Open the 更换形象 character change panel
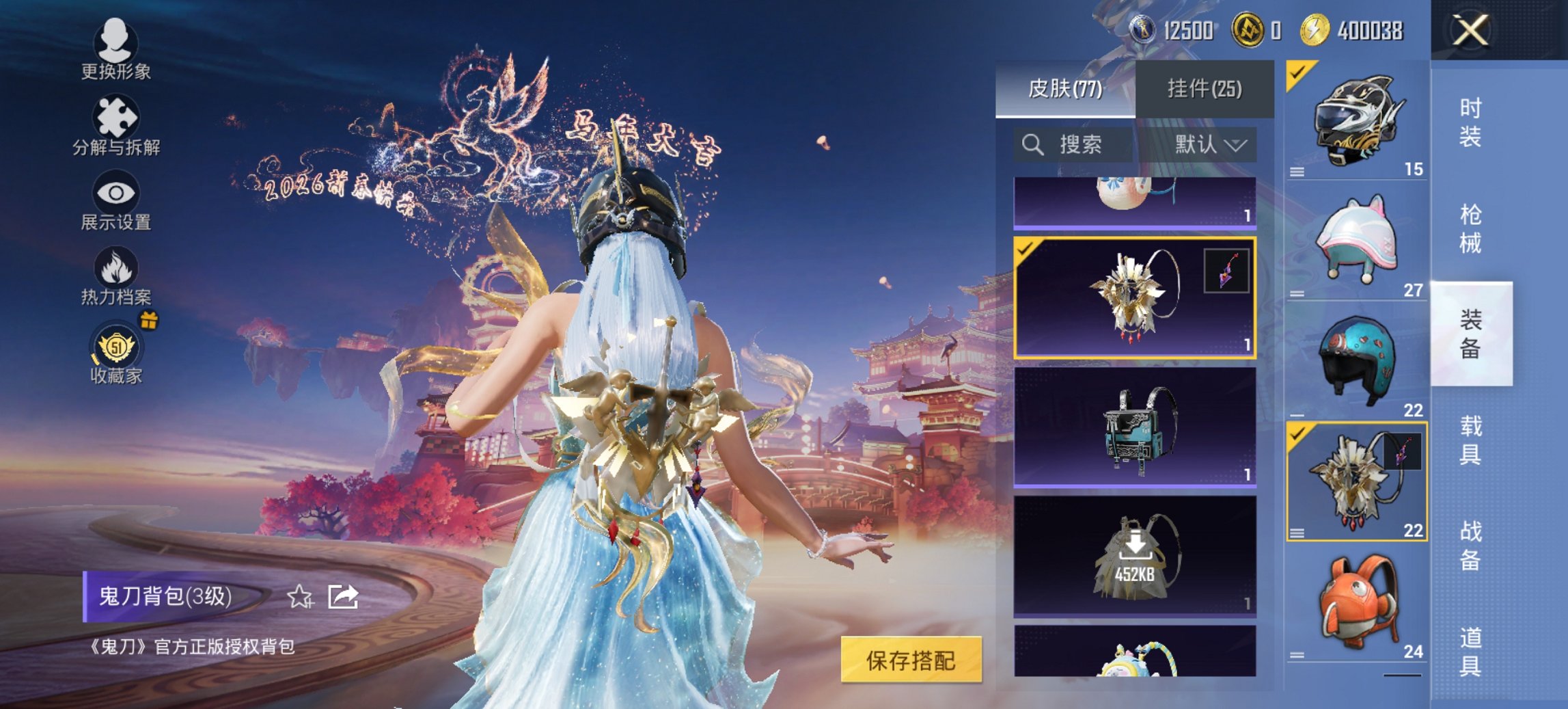1568x709 pixels. pyautogui.click(x=116, y=51)
